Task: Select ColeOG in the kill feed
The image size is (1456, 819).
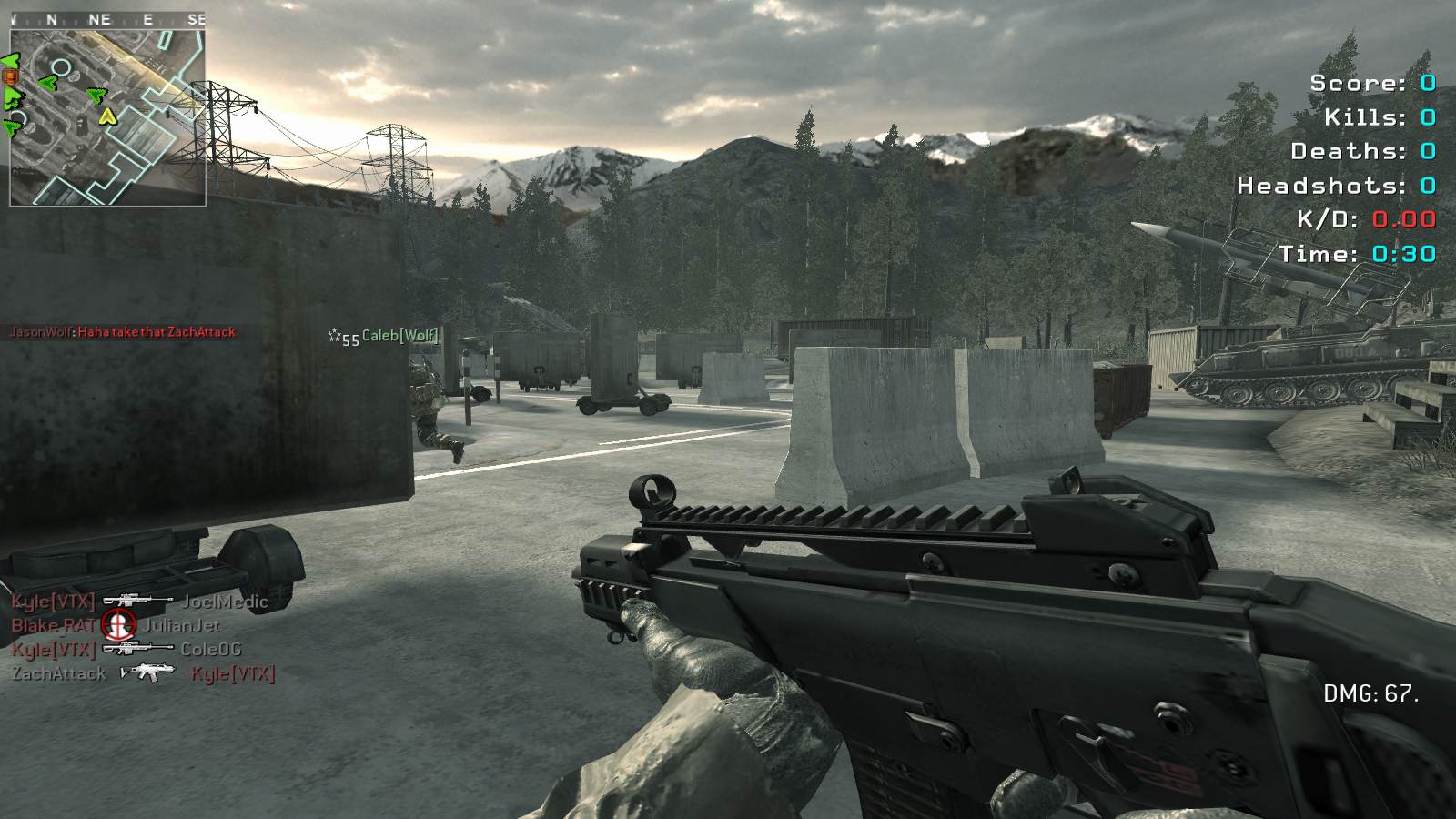Action: 210,649
